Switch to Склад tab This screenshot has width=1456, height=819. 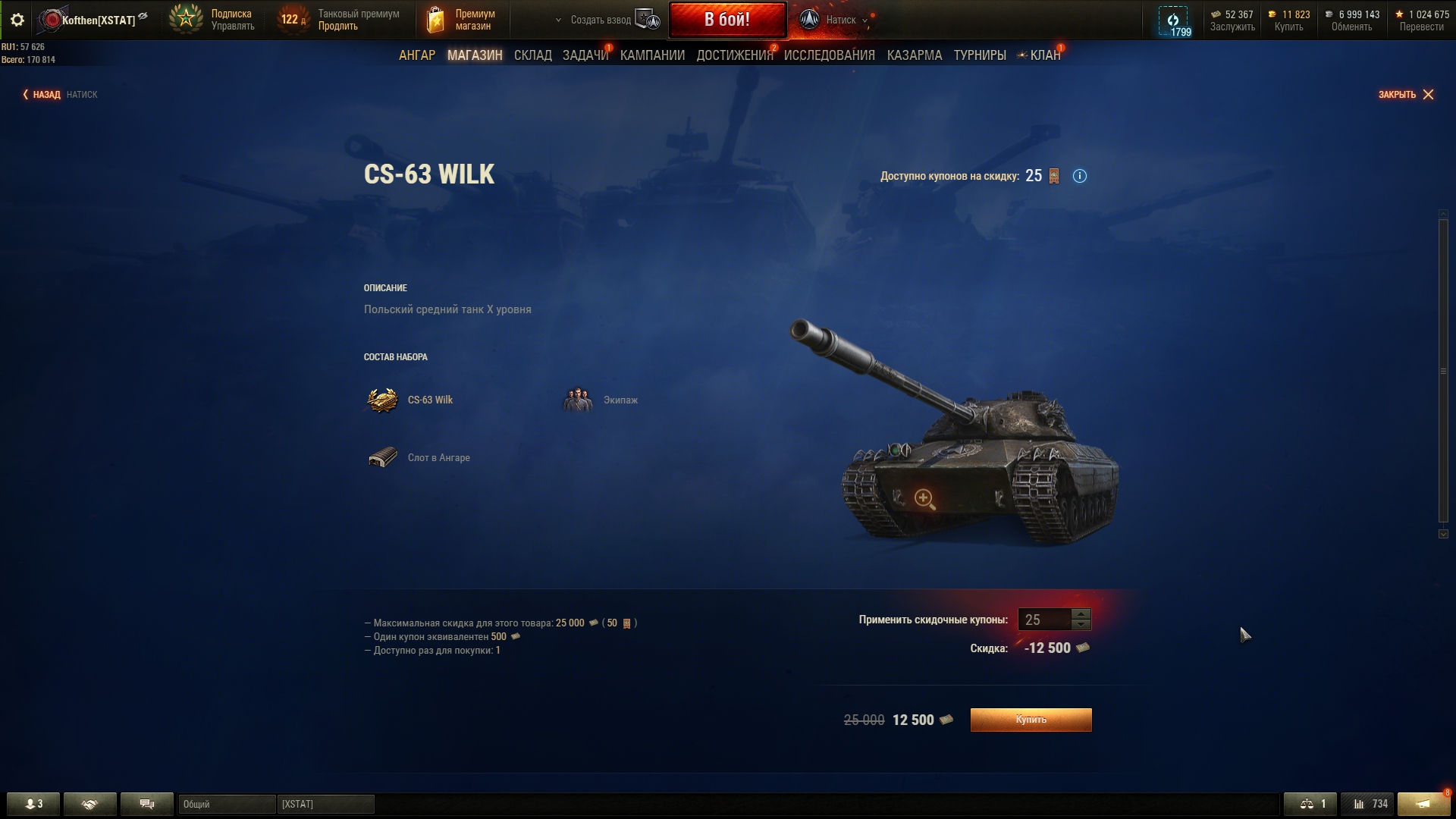point(532,55)
